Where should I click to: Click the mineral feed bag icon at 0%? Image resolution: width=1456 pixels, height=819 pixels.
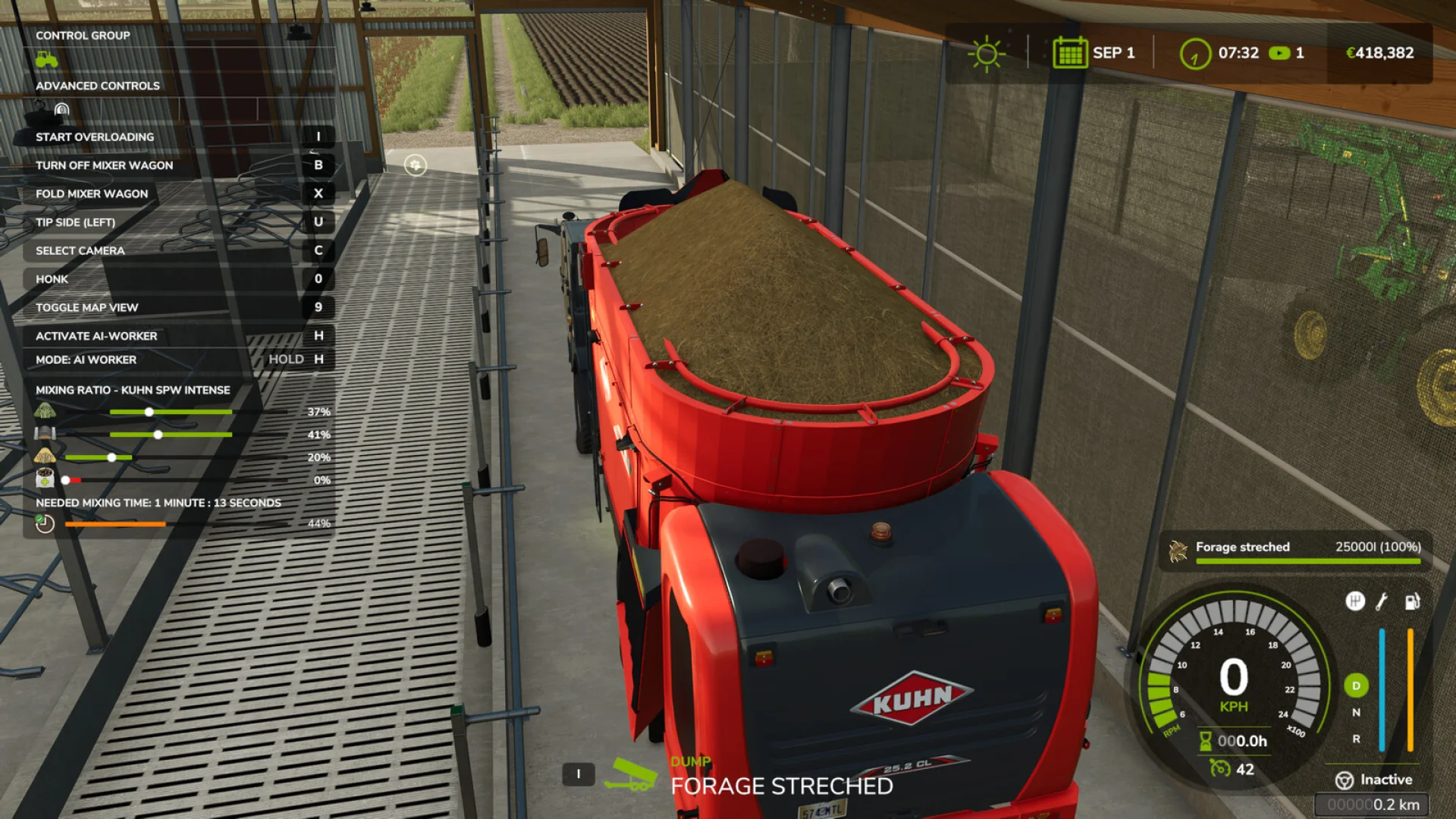coord(43,479)
